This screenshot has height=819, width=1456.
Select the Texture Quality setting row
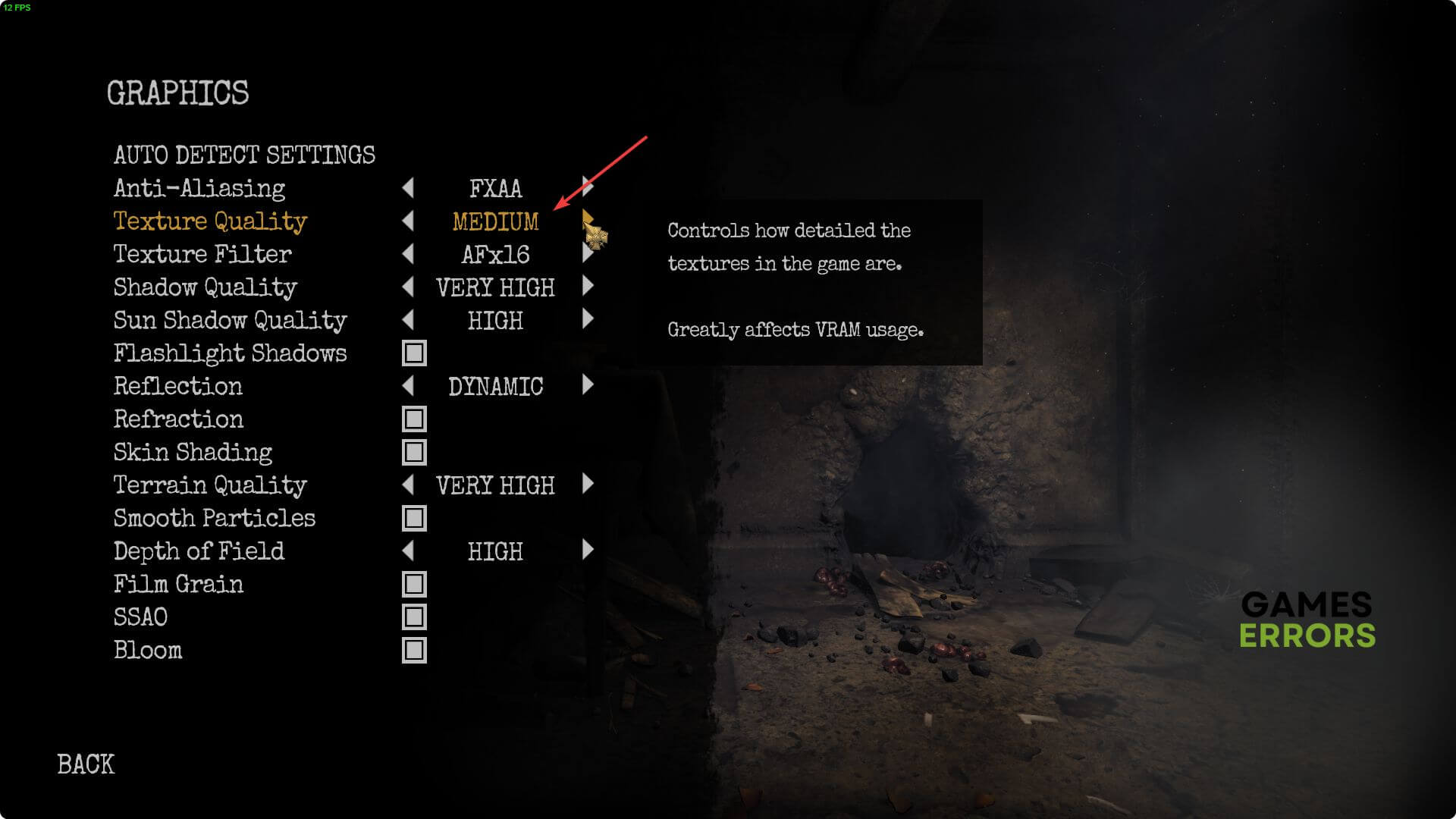point(210,221)
